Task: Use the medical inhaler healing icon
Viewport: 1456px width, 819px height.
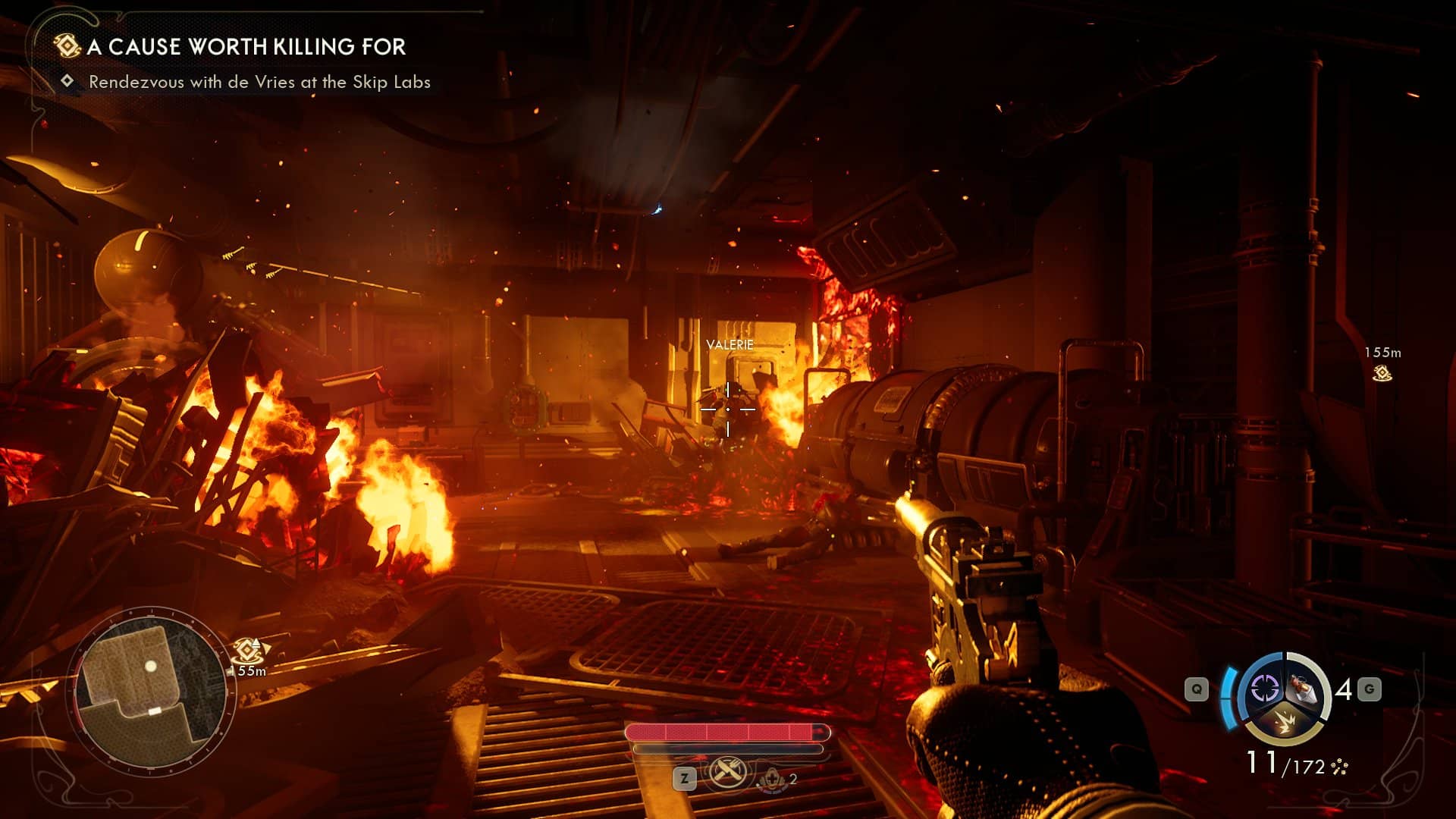Action: pyautogui.click(x=772, y=779)
